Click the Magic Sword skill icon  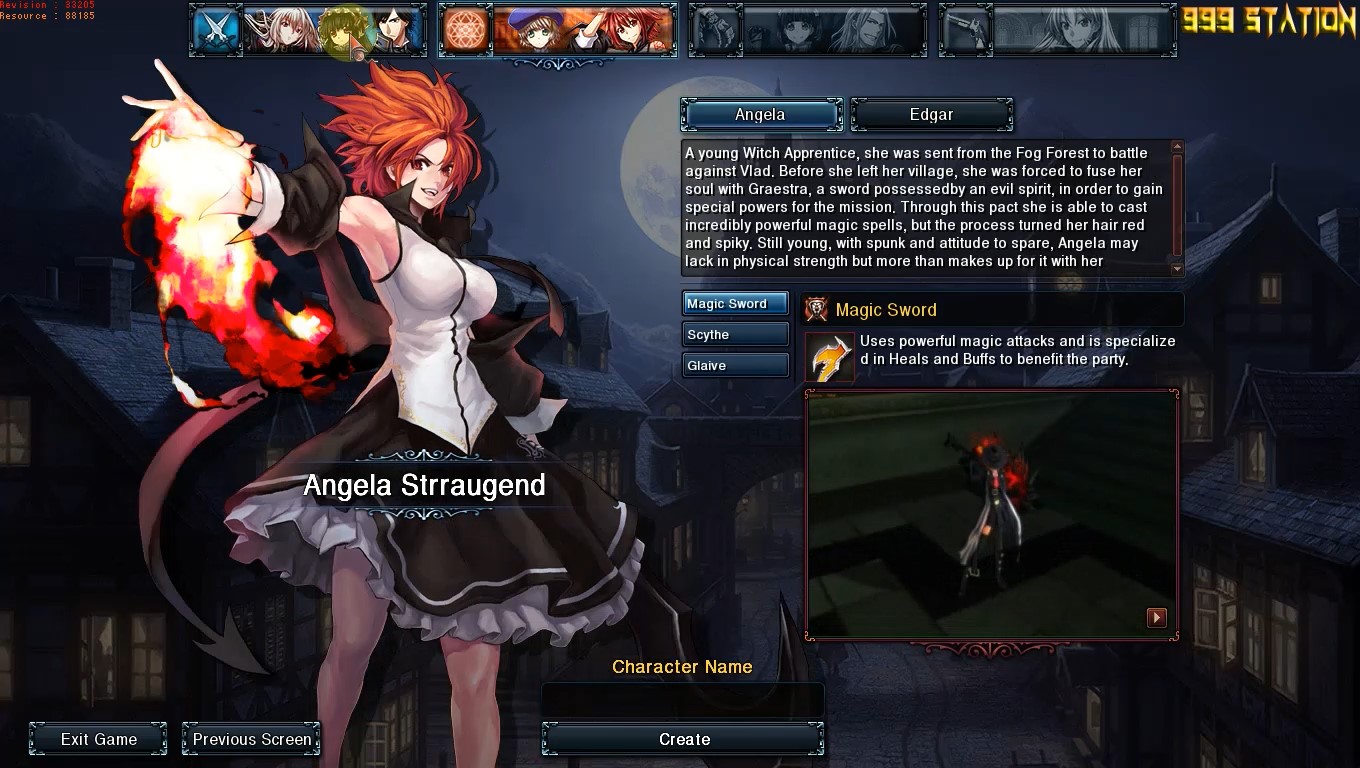[830, 358]
